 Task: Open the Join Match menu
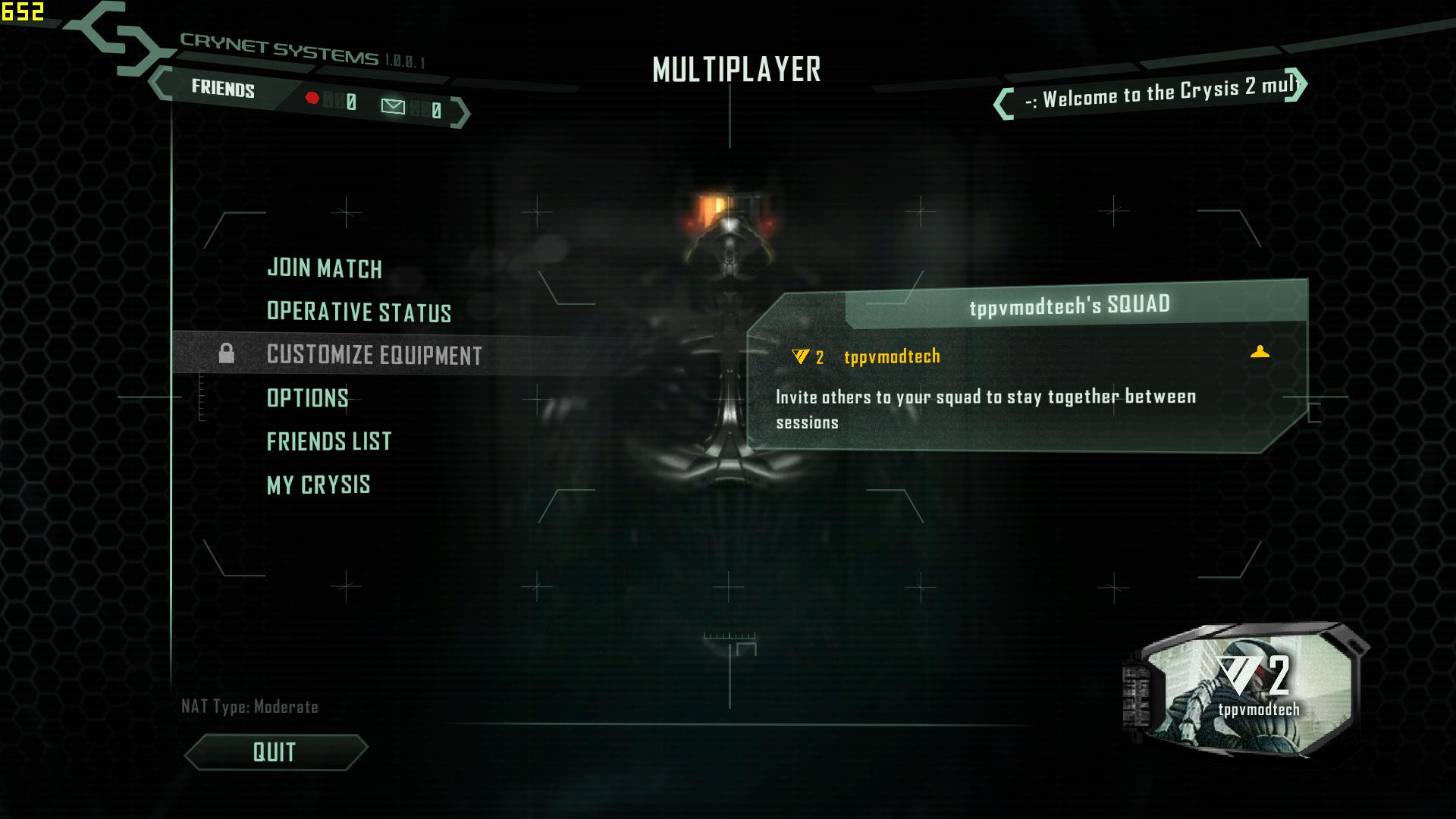point(325,268)
